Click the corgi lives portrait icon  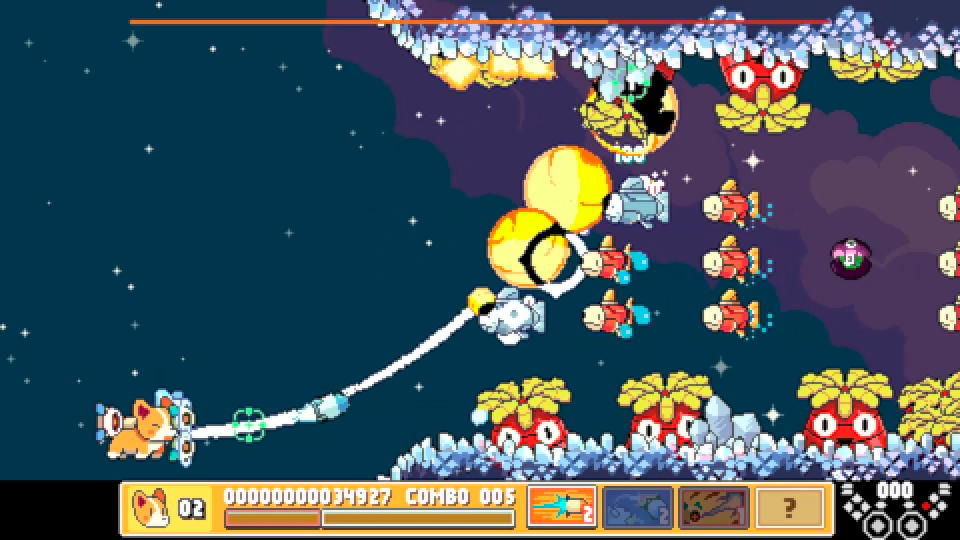pos(152,507)
